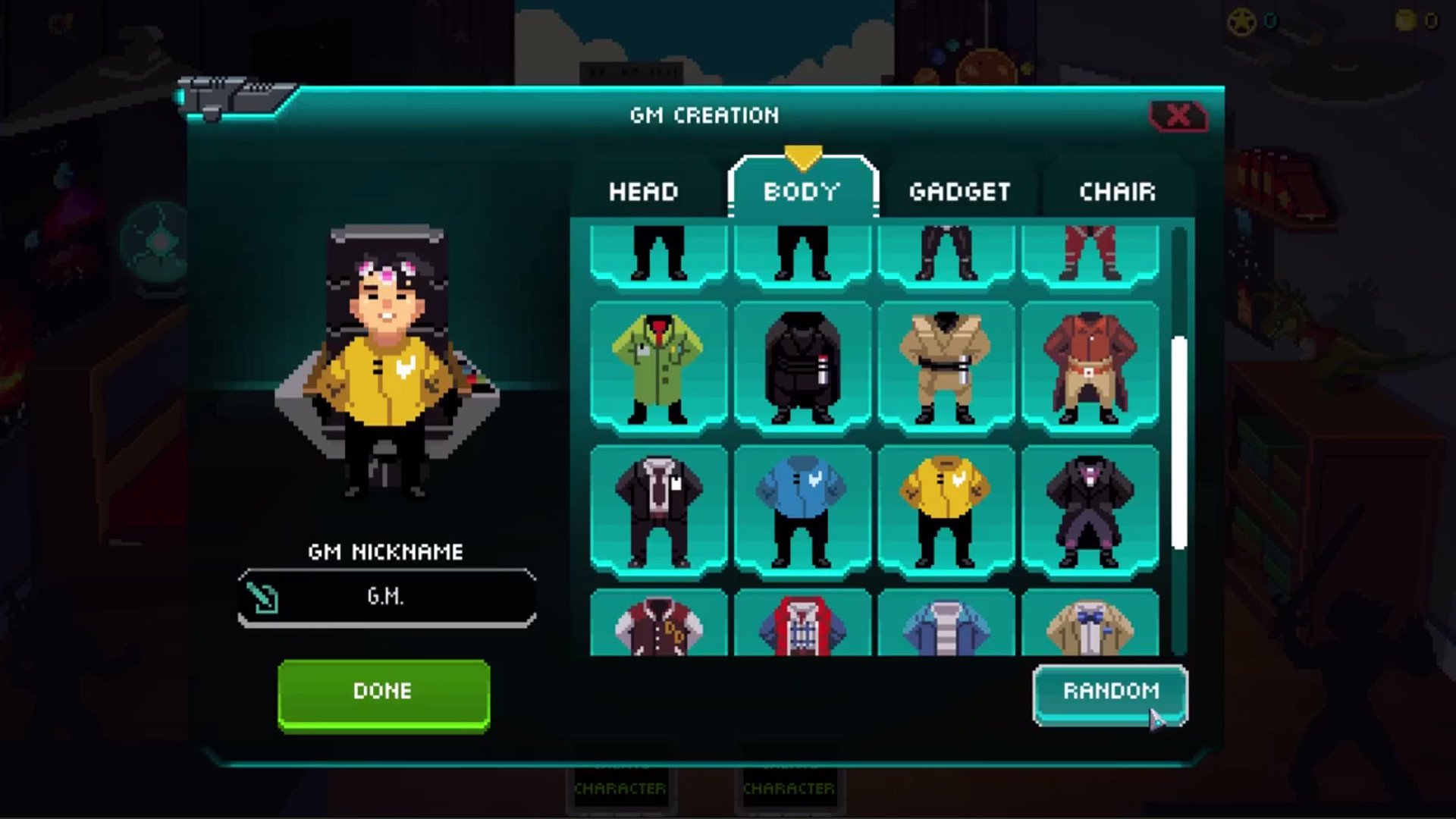Pick the tan blazer with bow tie
The image size is (1456, 819).
pyautogui.click(x=1090, y=627)
